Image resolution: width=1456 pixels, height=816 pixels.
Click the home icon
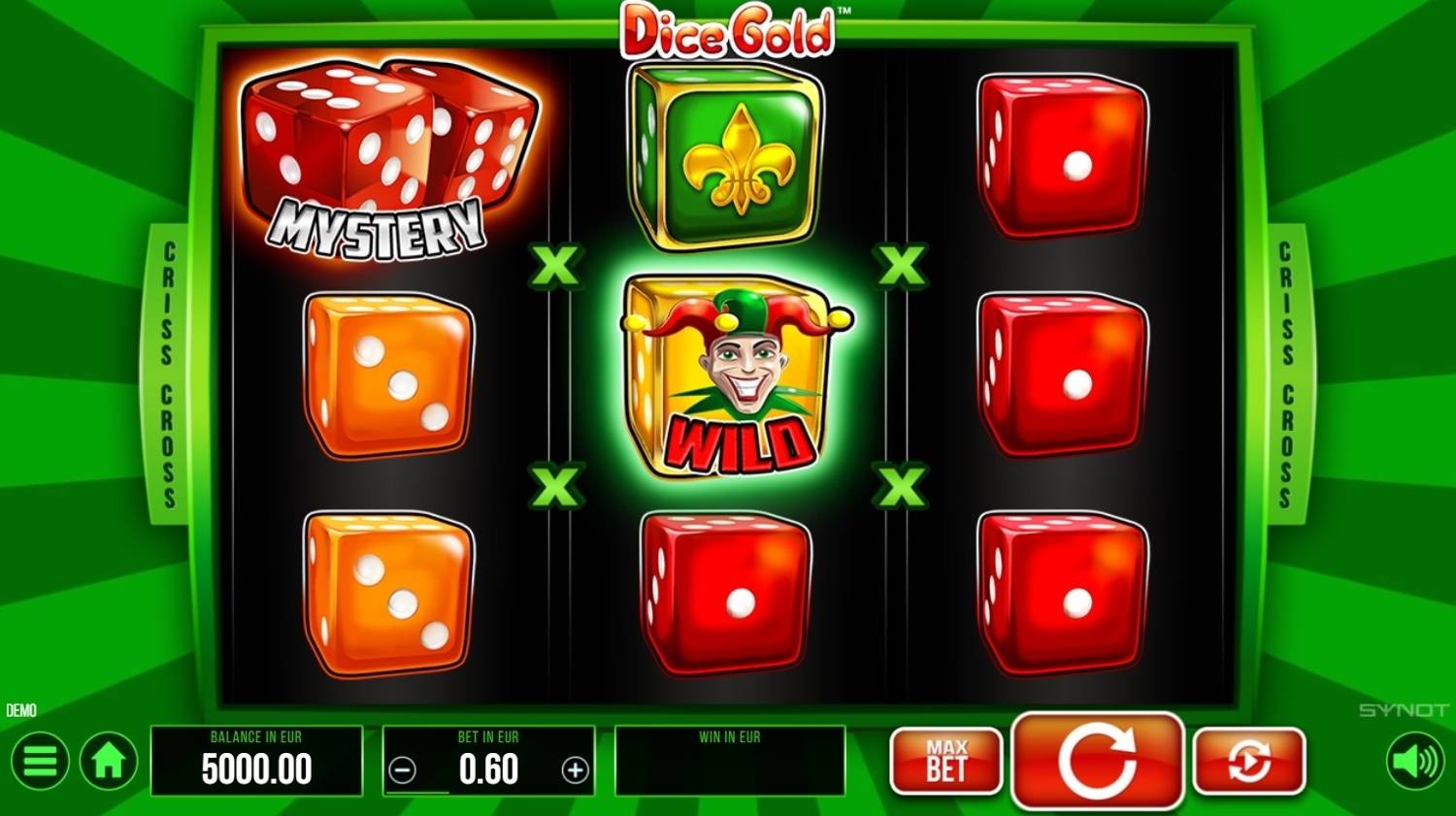[107, 761]
